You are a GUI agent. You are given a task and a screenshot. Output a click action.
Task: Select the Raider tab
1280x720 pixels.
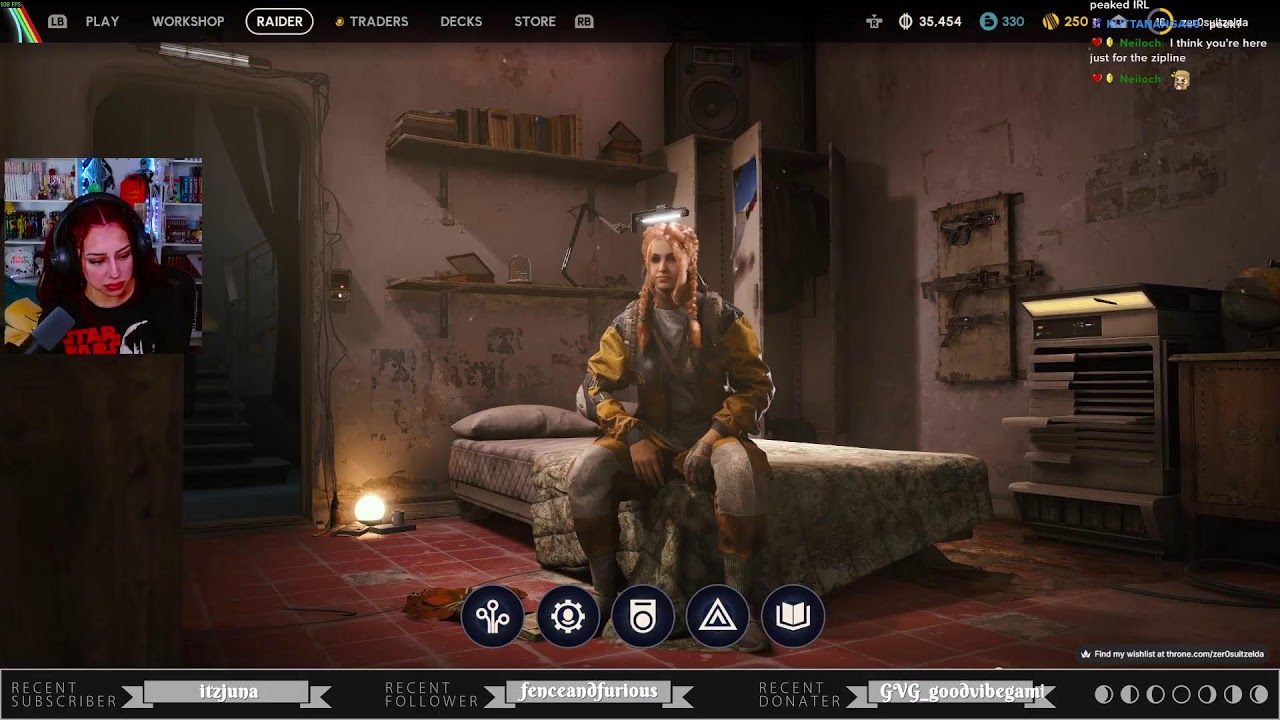[279, 21]
